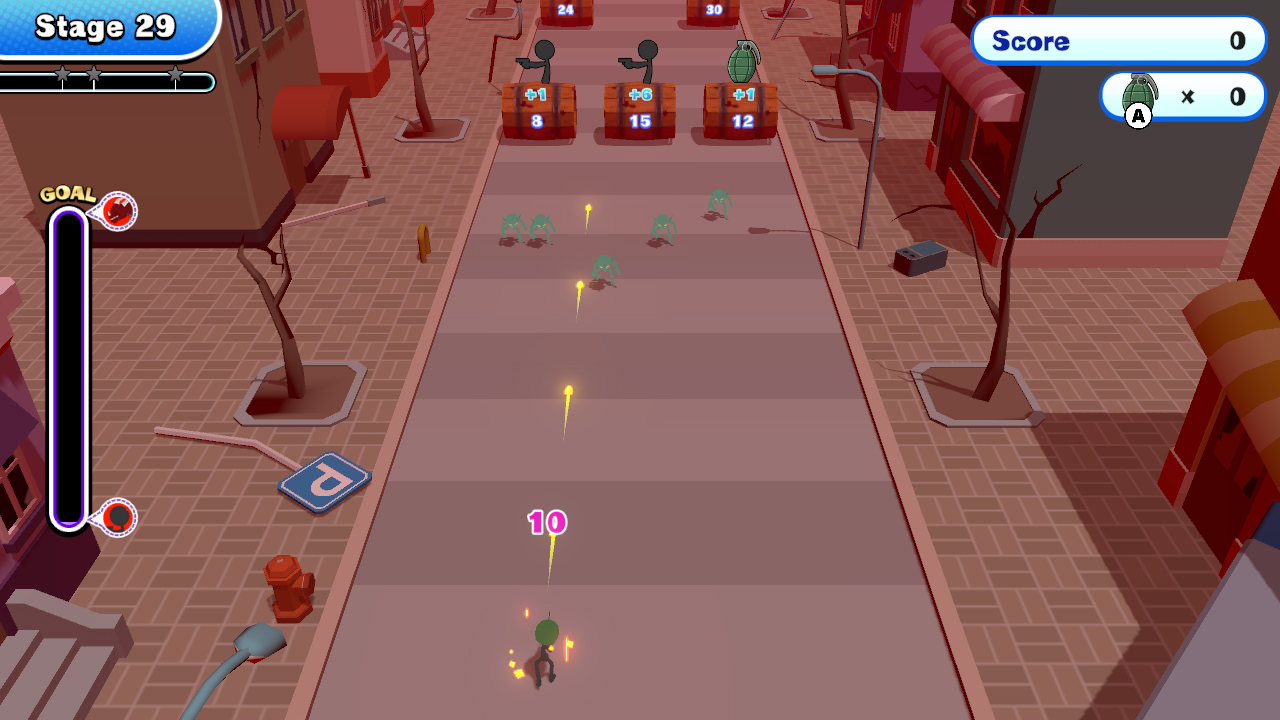
Task: Open the crate numbered 24
Action: 565,10
